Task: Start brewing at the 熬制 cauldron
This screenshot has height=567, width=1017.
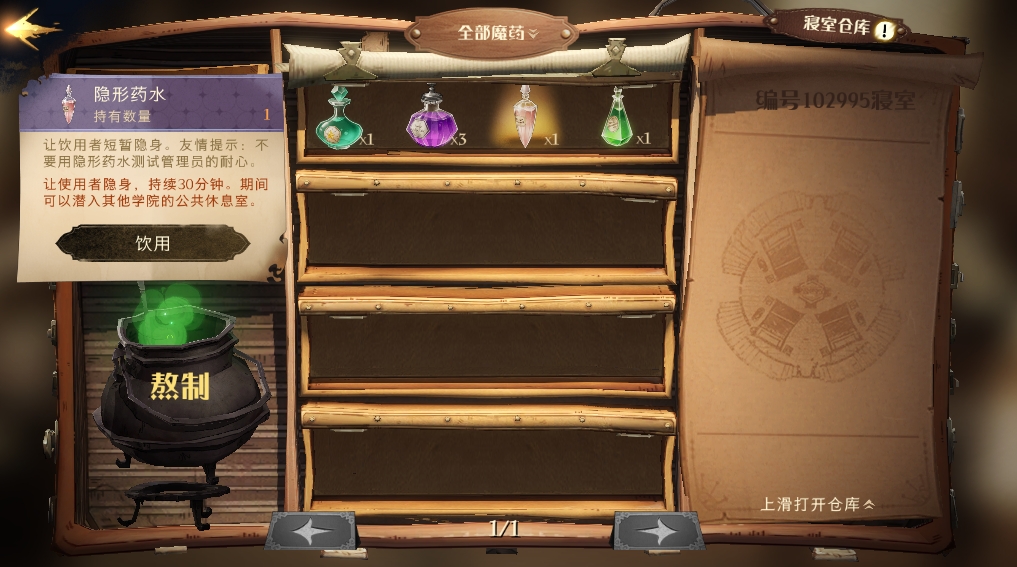Action: click(180, 385)
